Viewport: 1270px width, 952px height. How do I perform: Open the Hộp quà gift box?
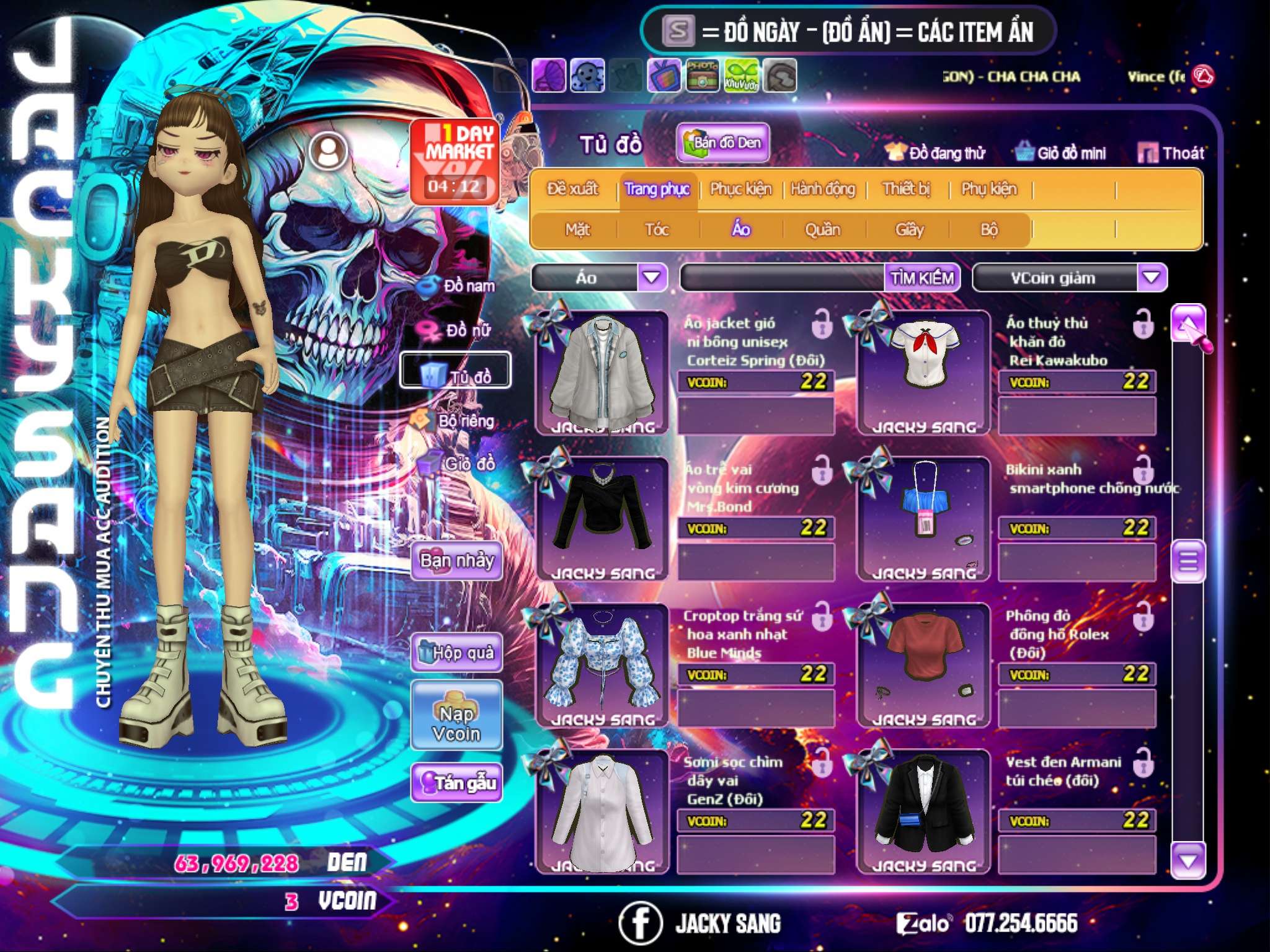click(x=457, y=653)
